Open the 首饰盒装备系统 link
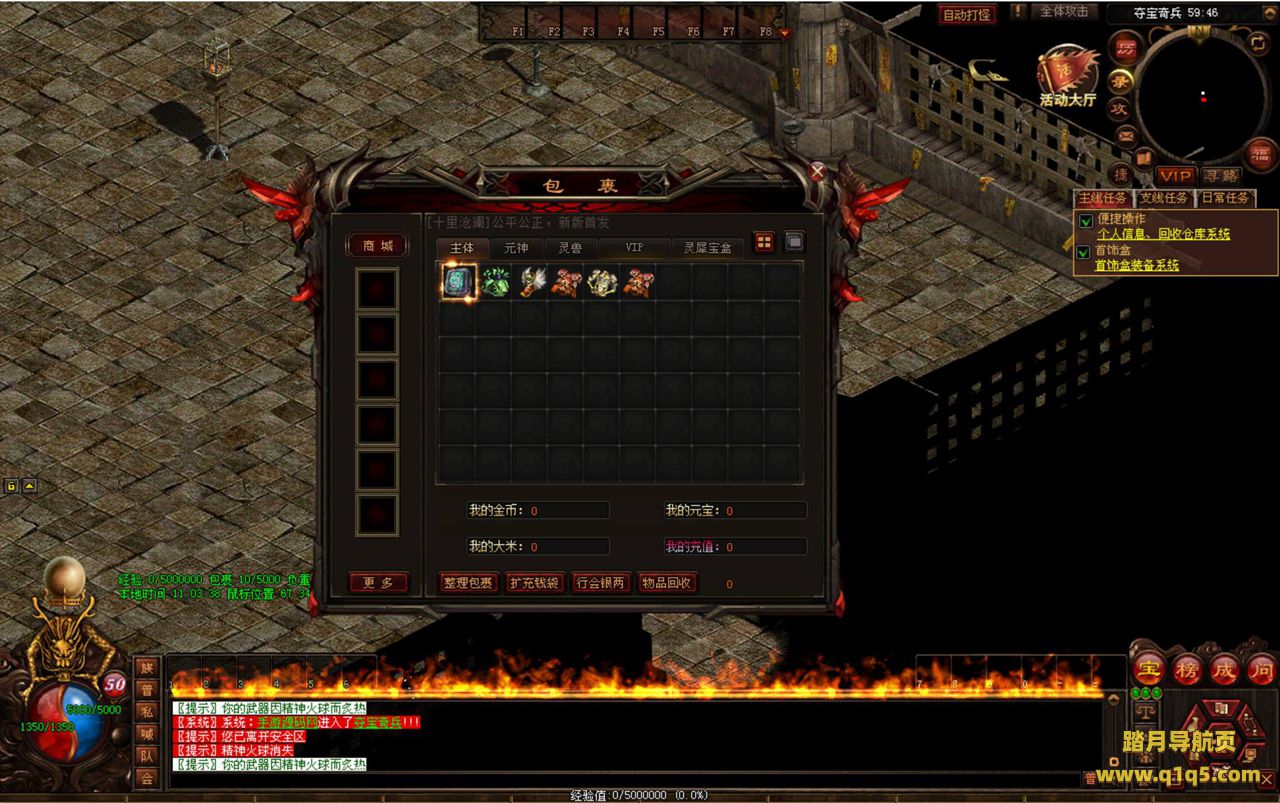Screen dimensions: 1280x803 click(x=1136, y=265)
